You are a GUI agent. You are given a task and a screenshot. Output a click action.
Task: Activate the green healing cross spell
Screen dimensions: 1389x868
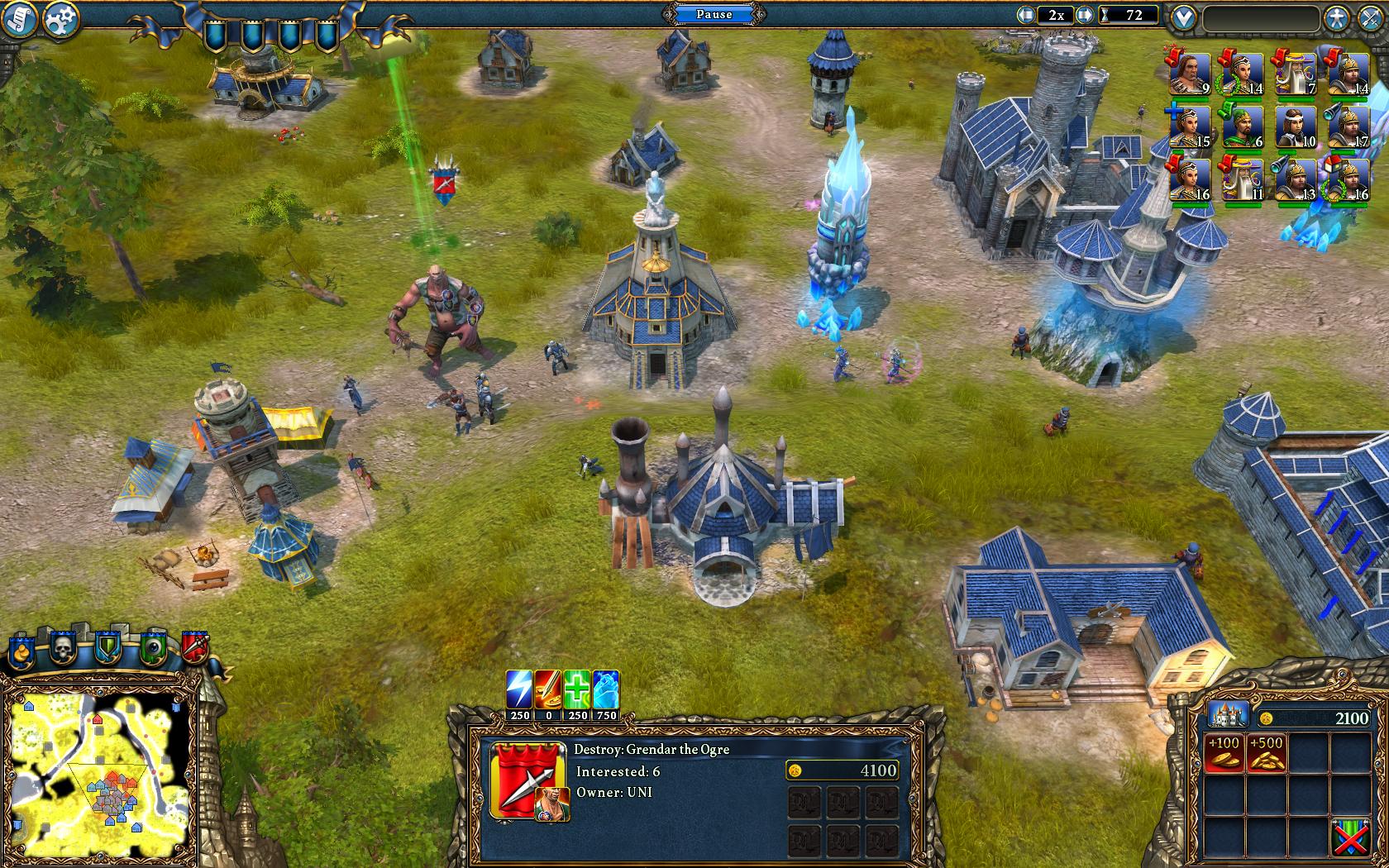pos(577,690)
